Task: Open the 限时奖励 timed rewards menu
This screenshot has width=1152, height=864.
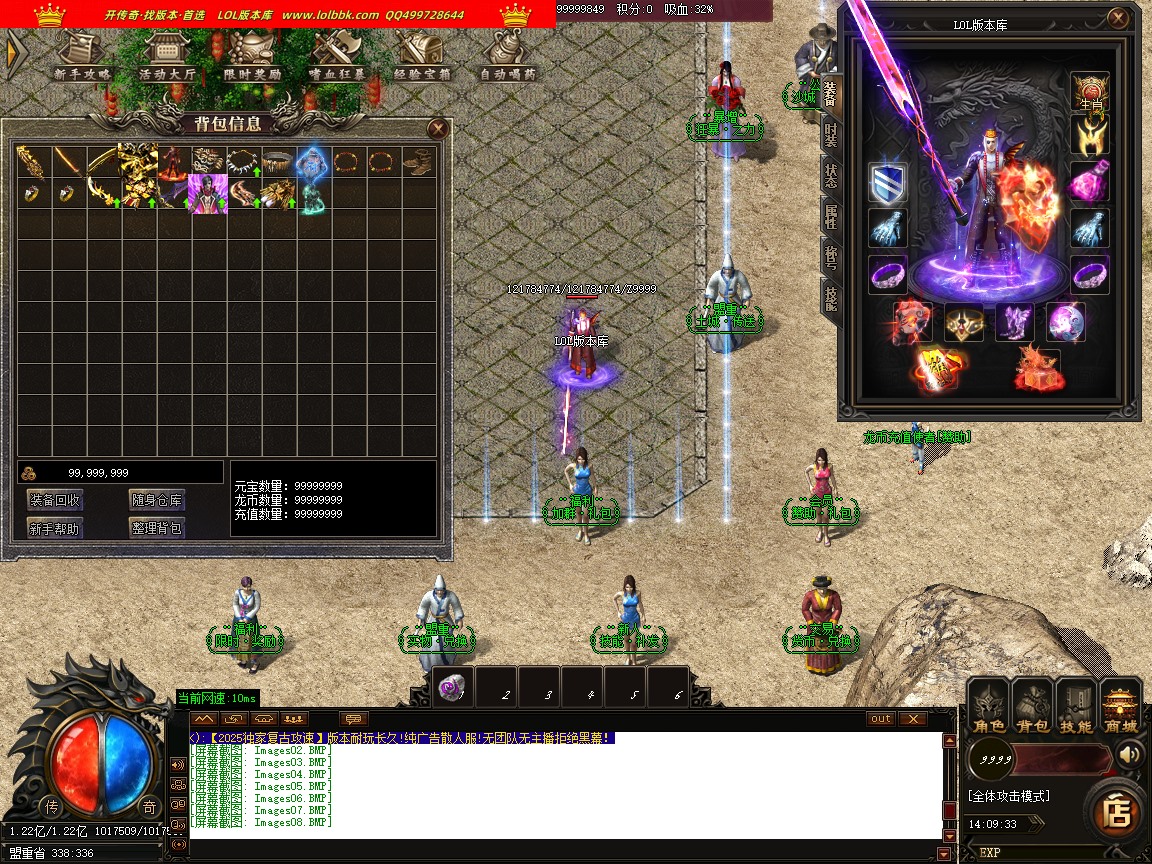Action: click(252, 55)
